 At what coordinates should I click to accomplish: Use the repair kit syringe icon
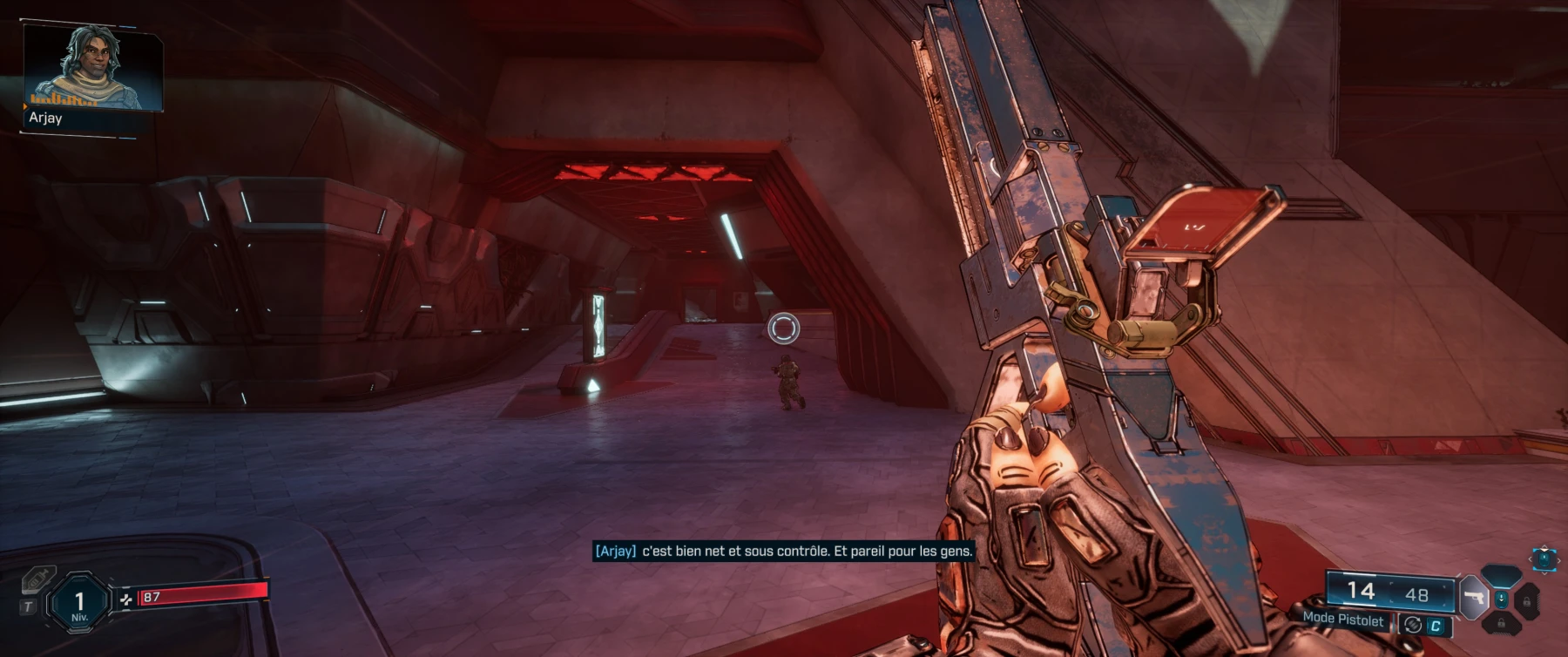pyautogui.click(x=38, y=579)
